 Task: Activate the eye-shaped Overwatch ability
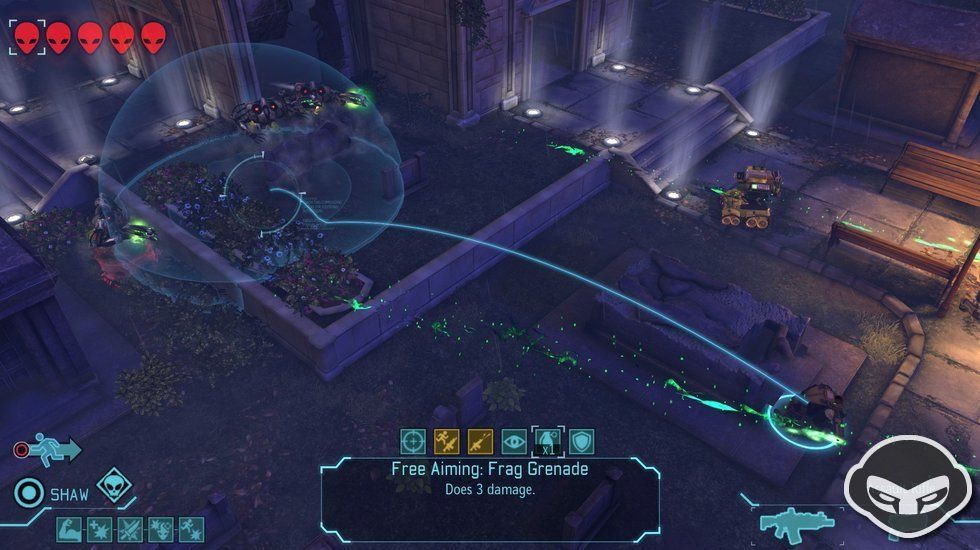point(514,441)
